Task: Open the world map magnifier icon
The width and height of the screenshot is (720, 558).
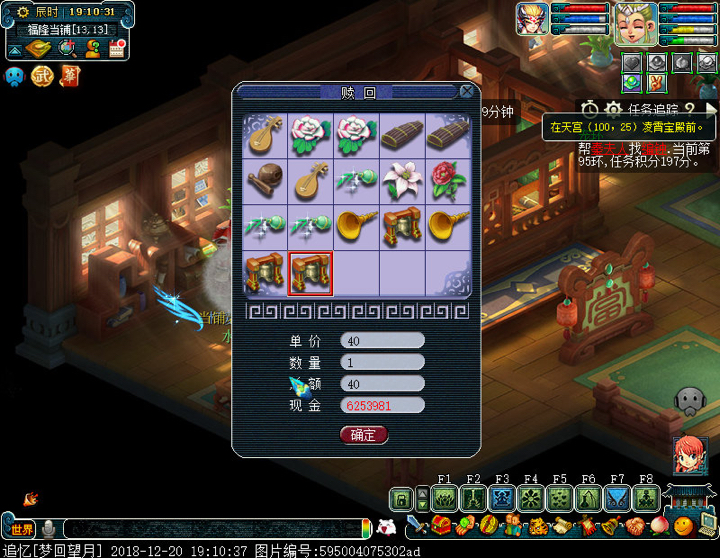Action: pos(67,49)
